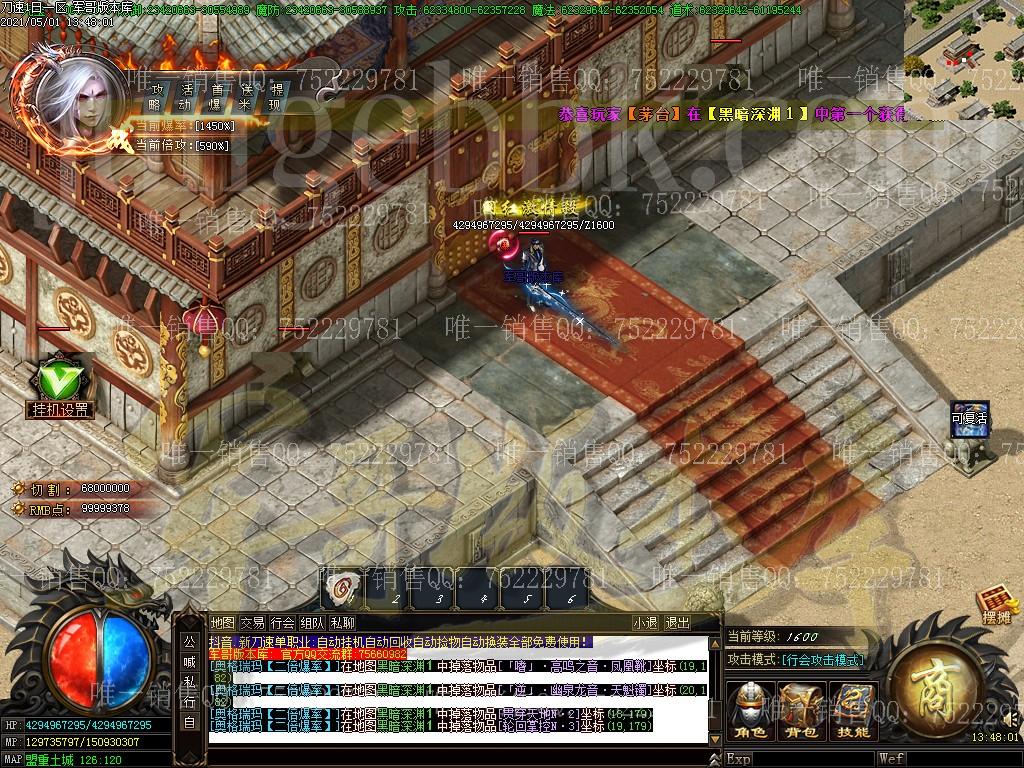Open the 摆摊 stall button
The width and height of the screenshot is (1024, 768).
point(996,608)
